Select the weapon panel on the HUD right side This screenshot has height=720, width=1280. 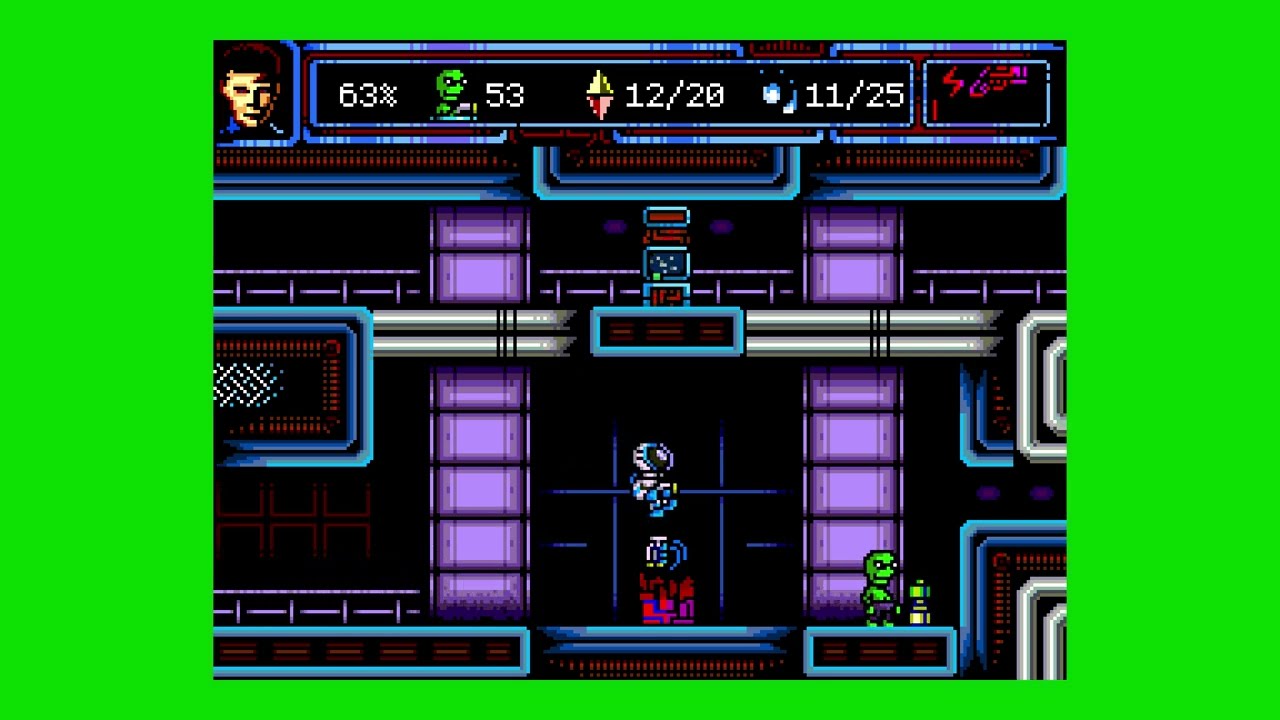click(x=989, y=94)
